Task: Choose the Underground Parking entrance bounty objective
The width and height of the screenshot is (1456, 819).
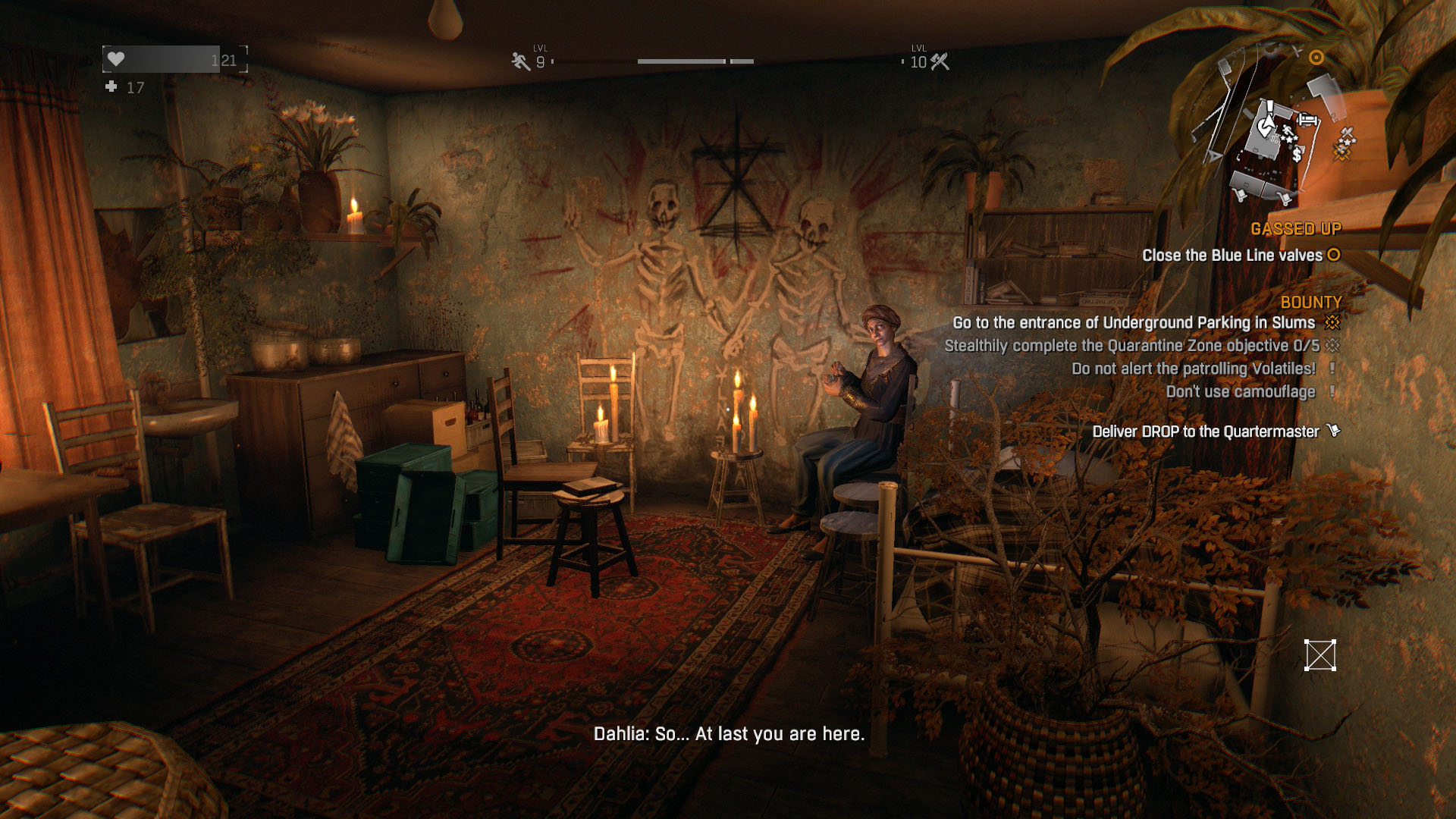Action: pos(1133,323)
